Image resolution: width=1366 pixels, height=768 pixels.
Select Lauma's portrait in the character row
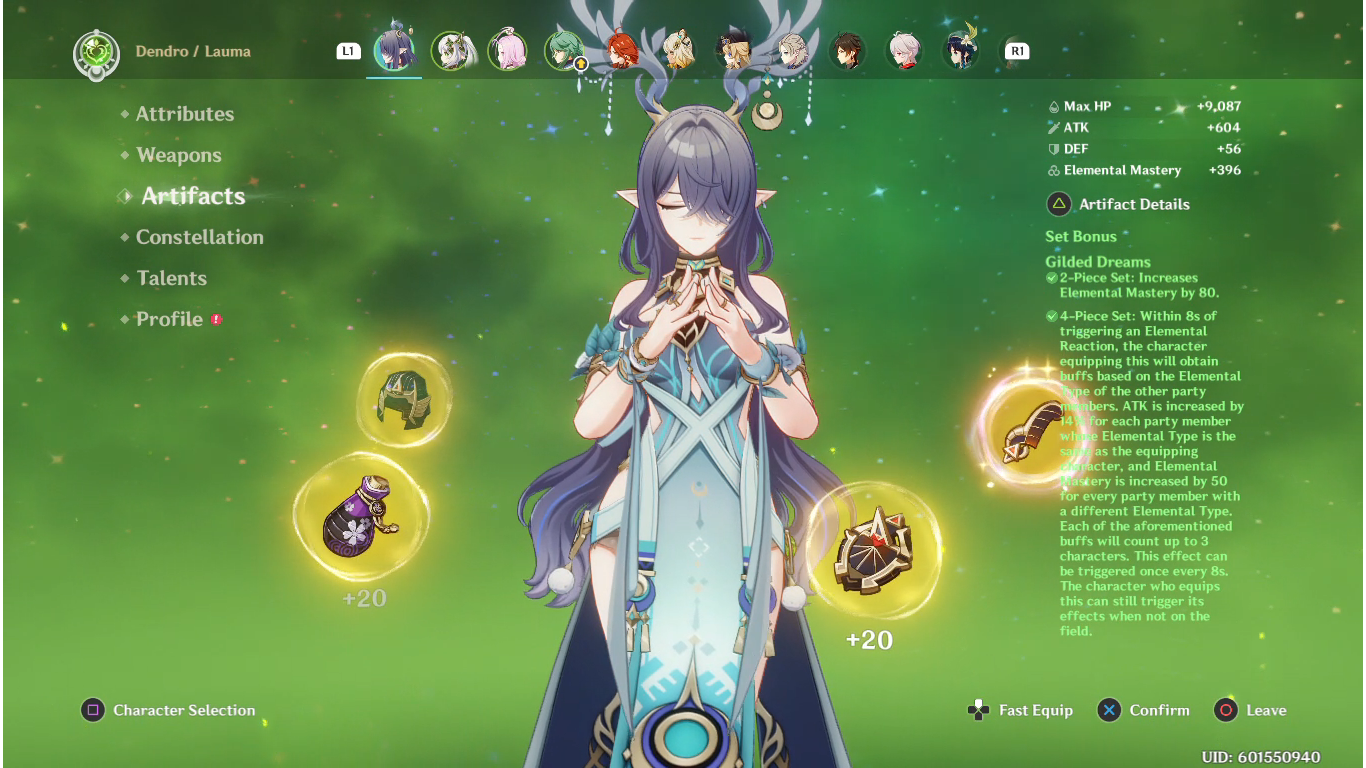[394, 51]
